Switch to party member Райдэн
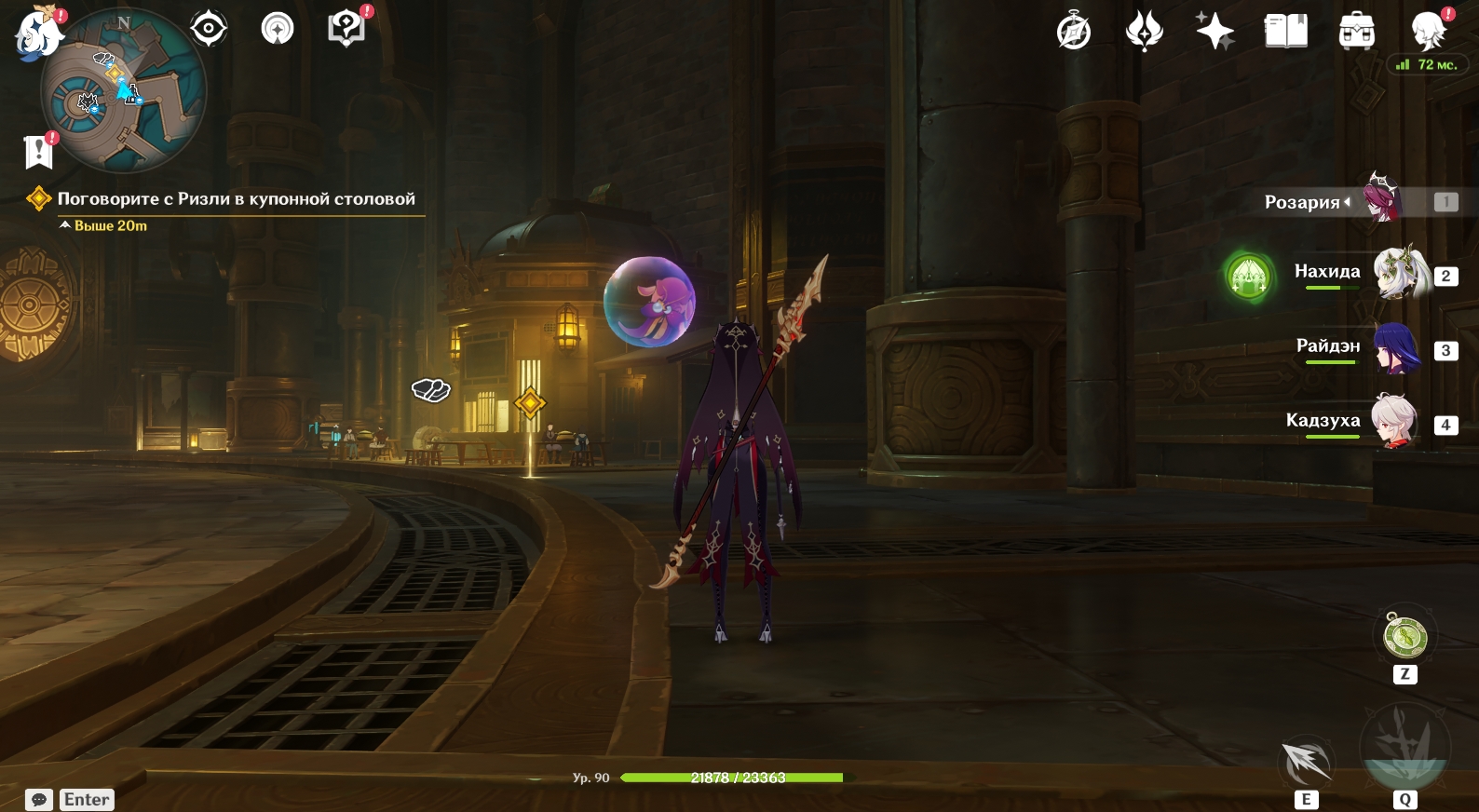Viewport: 1479px width, 812px height. tap(1396, 348)
